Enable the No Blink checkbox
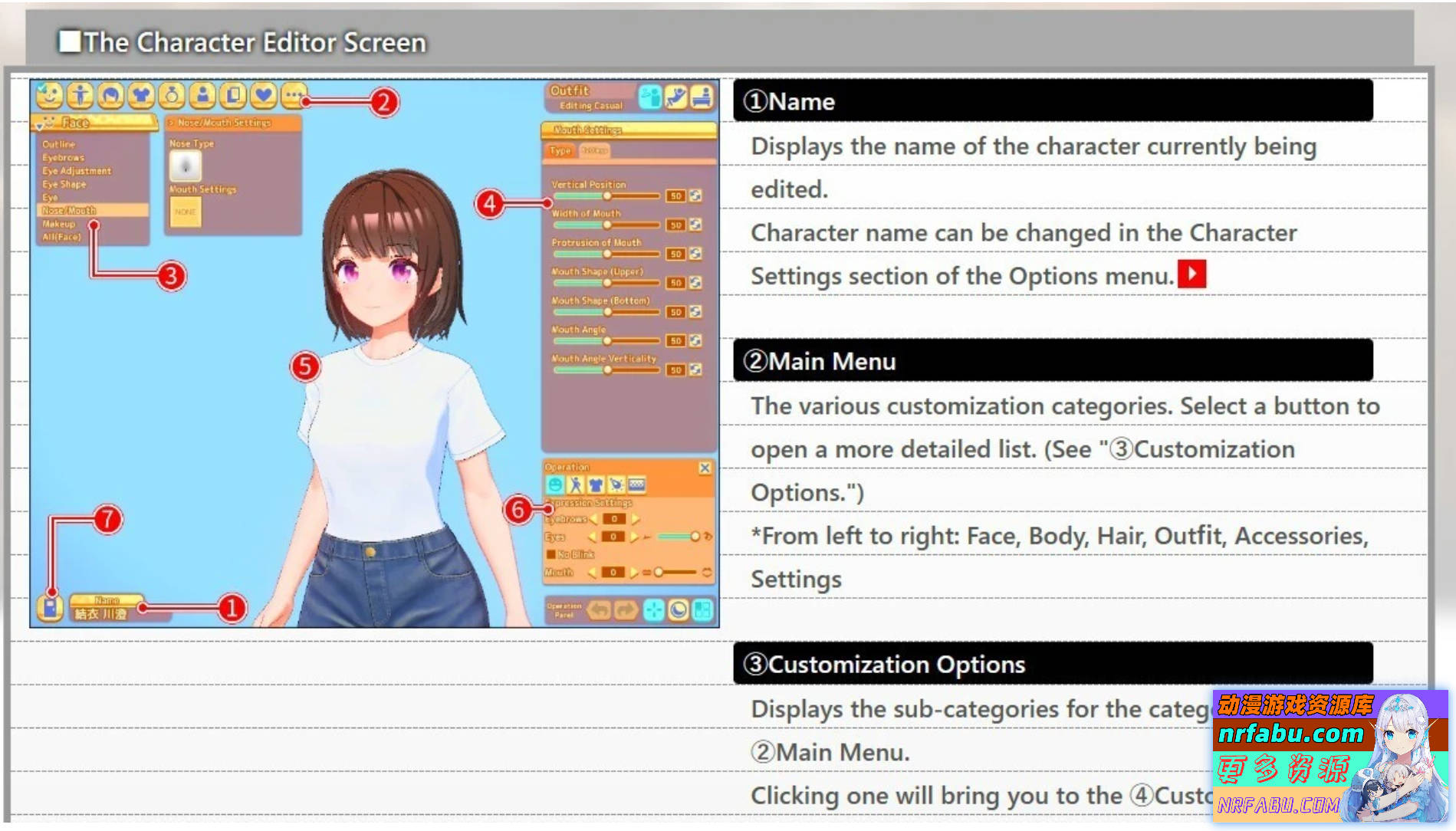This screenshot has width=1456, height=831. coord(551,554)
